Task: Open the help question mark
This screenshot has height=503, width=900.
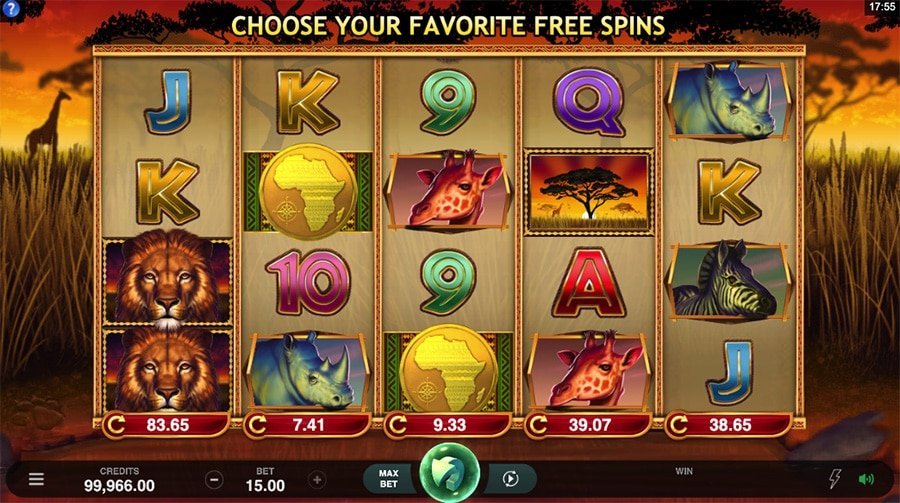Action: [x=10, y=8]
